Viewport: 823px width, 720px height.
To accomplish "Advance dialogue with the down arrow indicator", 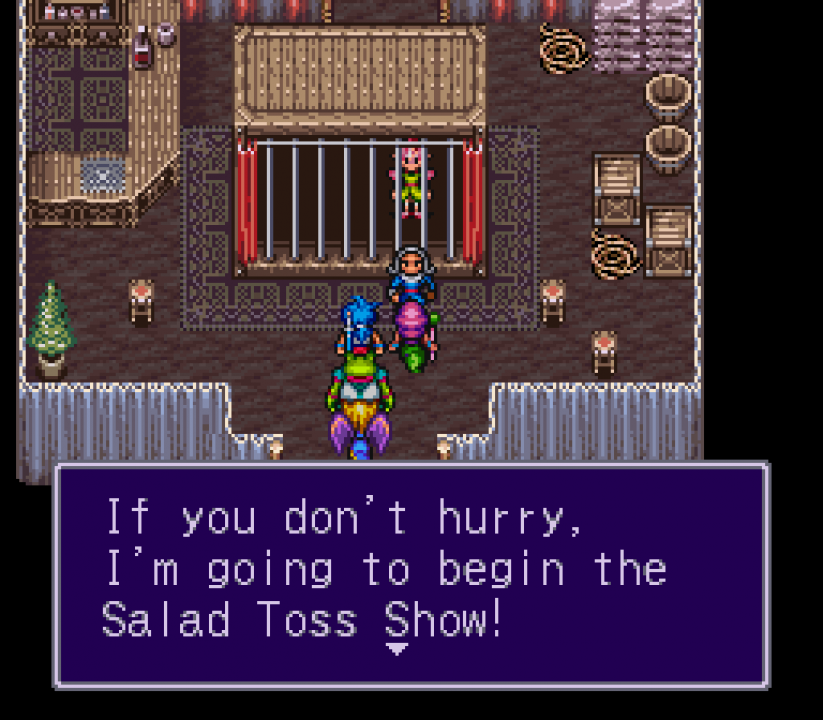I will 397,649.
